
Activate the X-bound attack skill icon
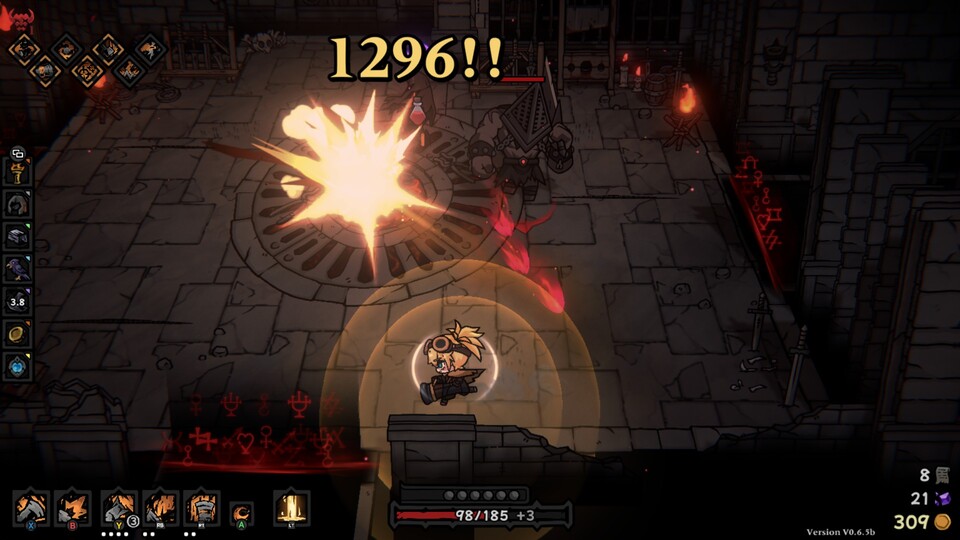[x=32, y=508]
